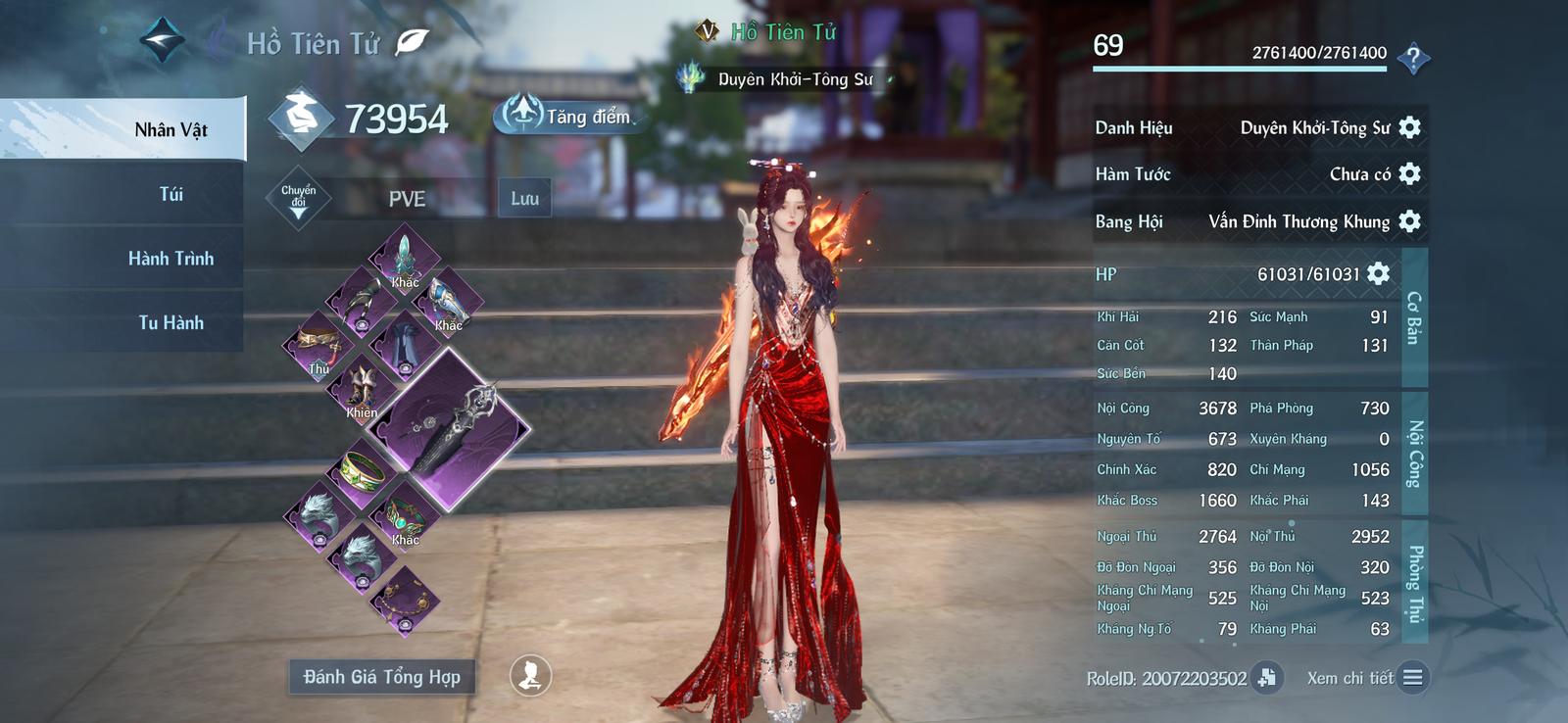Choose the necklace equipment slot

click(x=405, y=600)
